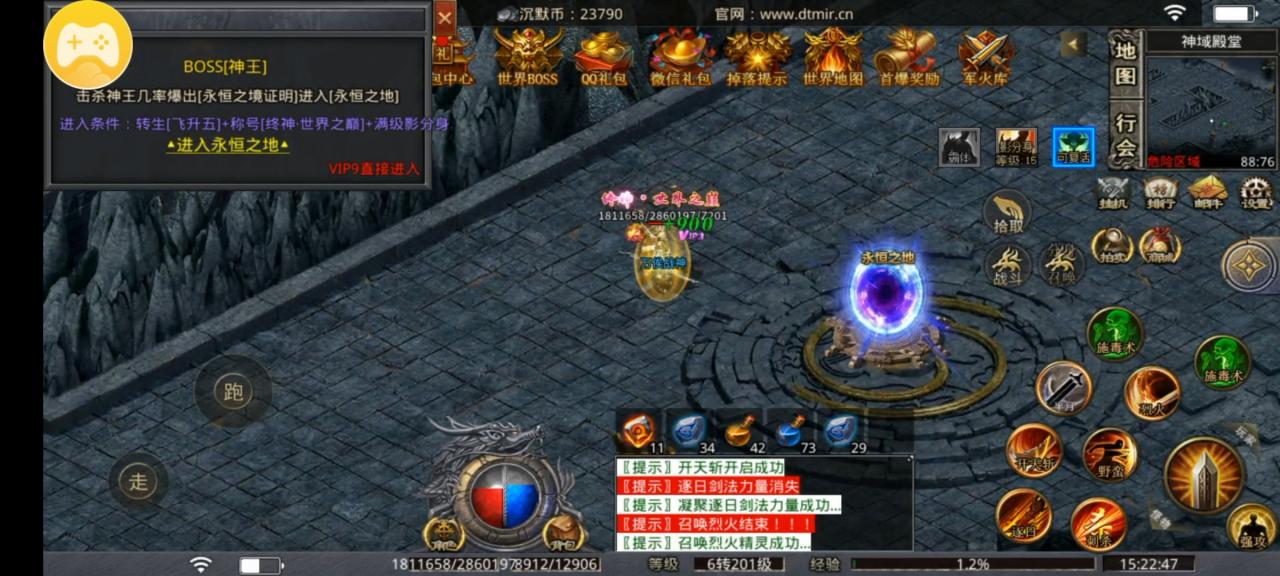
Task: Open the 背包 backpack button
Action: click(565, 531)
